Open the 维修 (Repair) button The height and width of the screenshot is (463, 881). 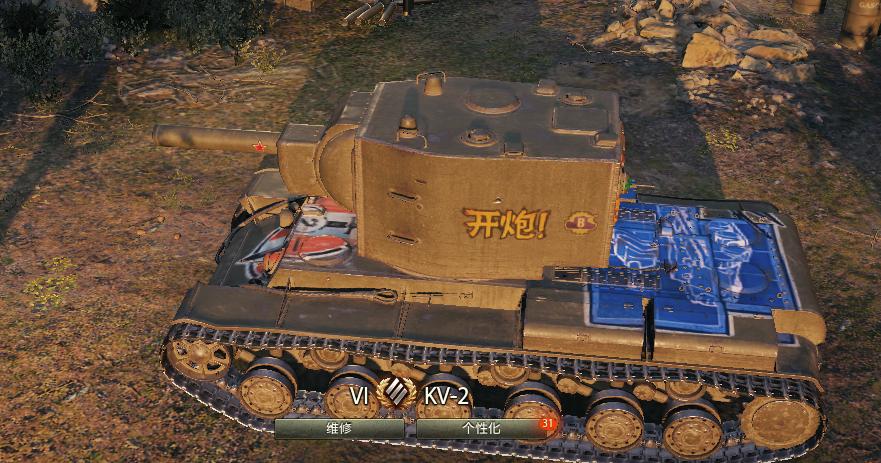[x=339, y=427]
